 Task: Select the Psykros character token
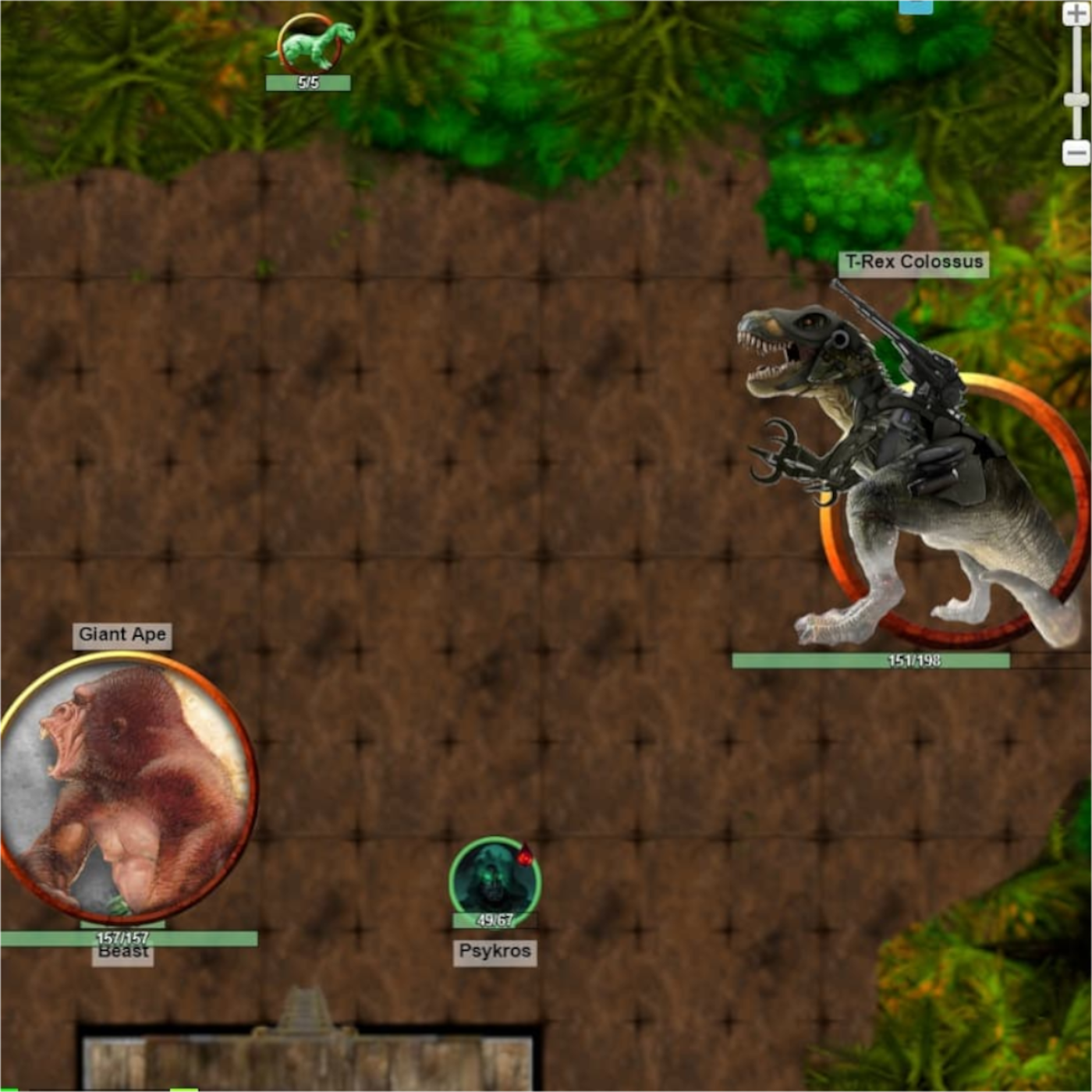click(x=495, y=879)
